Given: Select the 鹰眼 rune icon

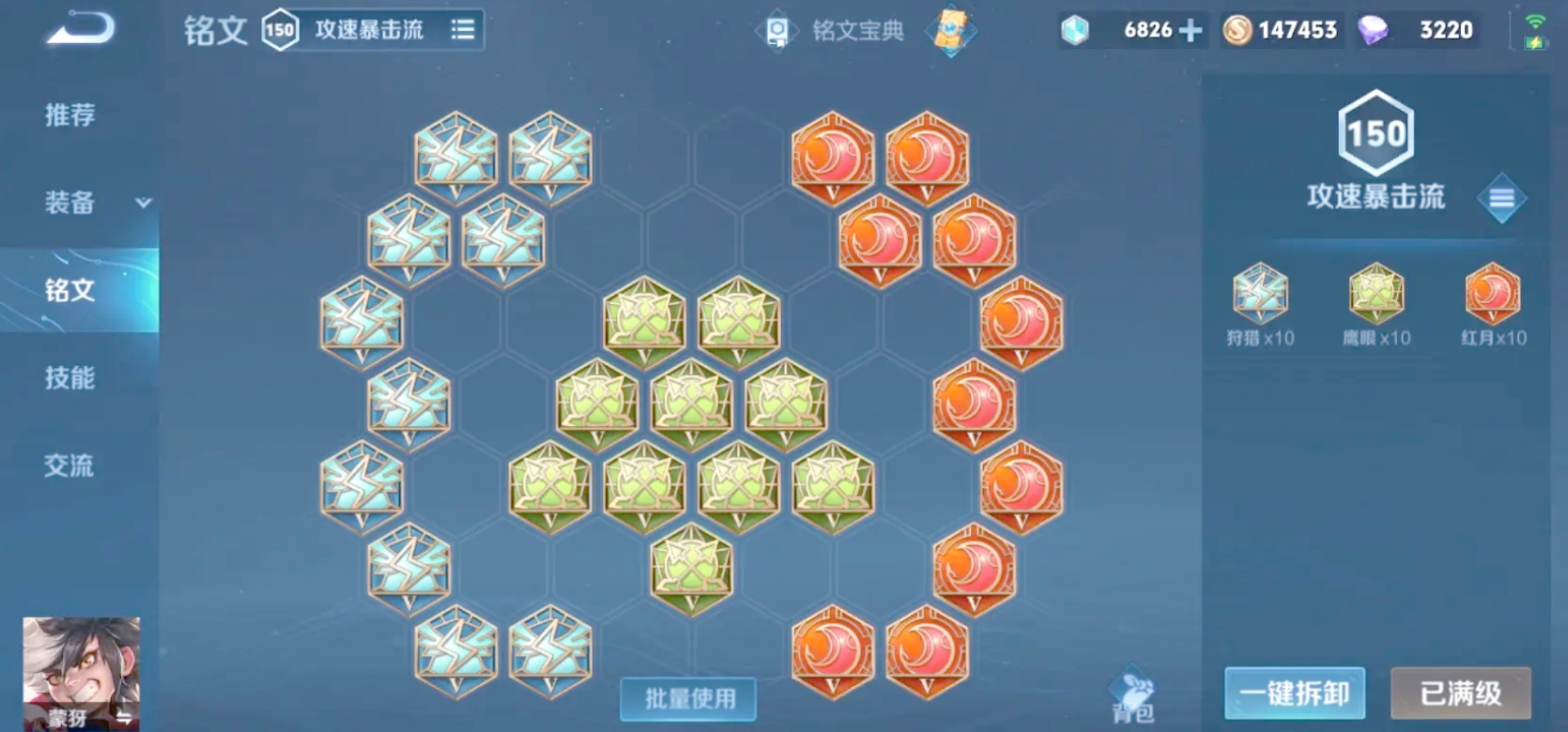Looking at the screenshot, I should point(1376,298).
